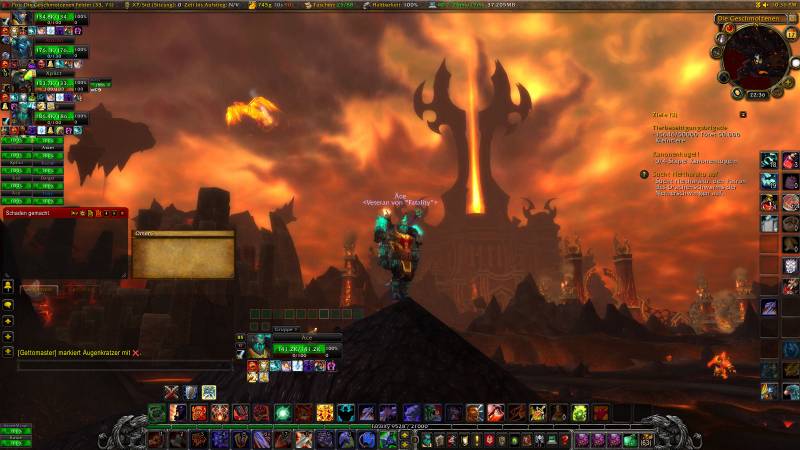Screen dimensions: 800x450
Task: Click the parchment tooltip panel above chat
Action: (x=184, y=255)
